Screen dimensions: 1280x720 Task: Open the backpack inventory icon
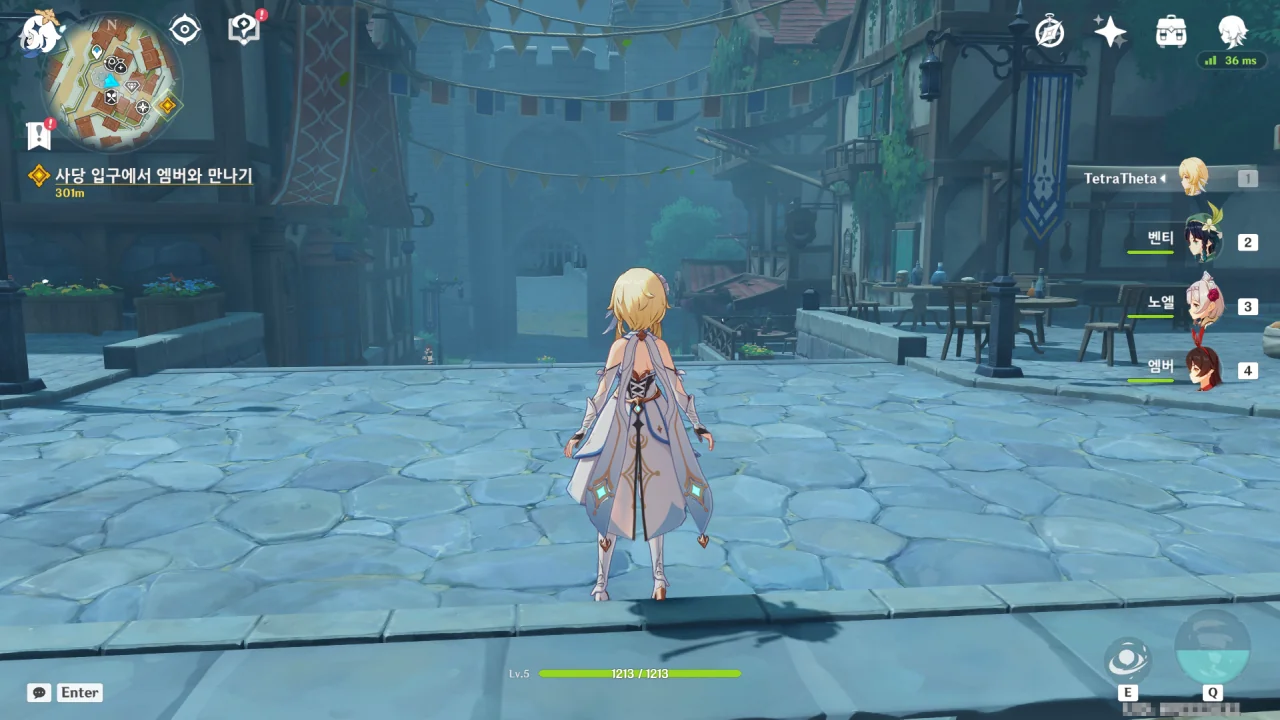tap(1171, 32)
